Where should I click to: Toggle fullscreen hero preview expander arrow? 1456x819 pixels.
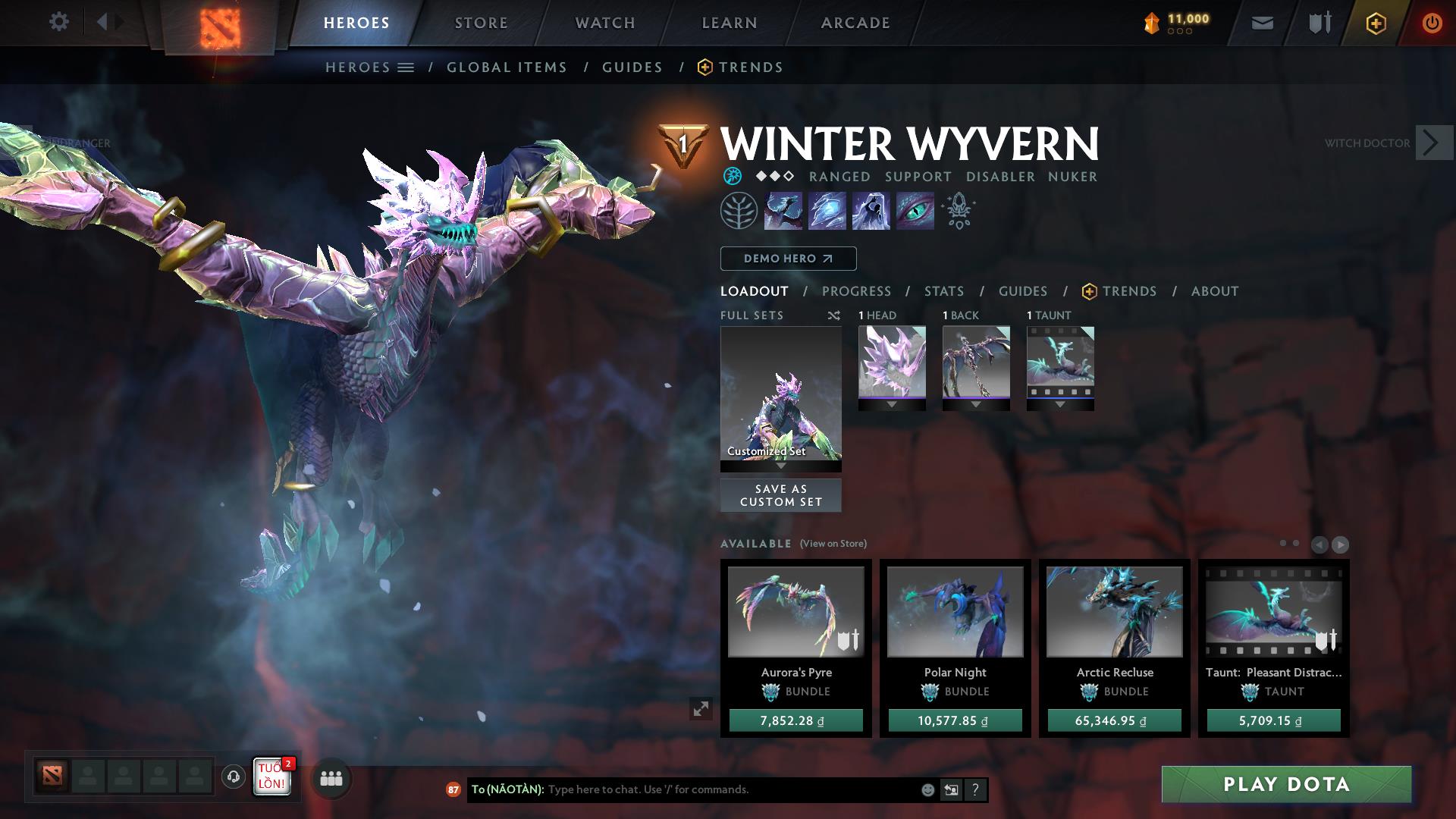point(700,709)
